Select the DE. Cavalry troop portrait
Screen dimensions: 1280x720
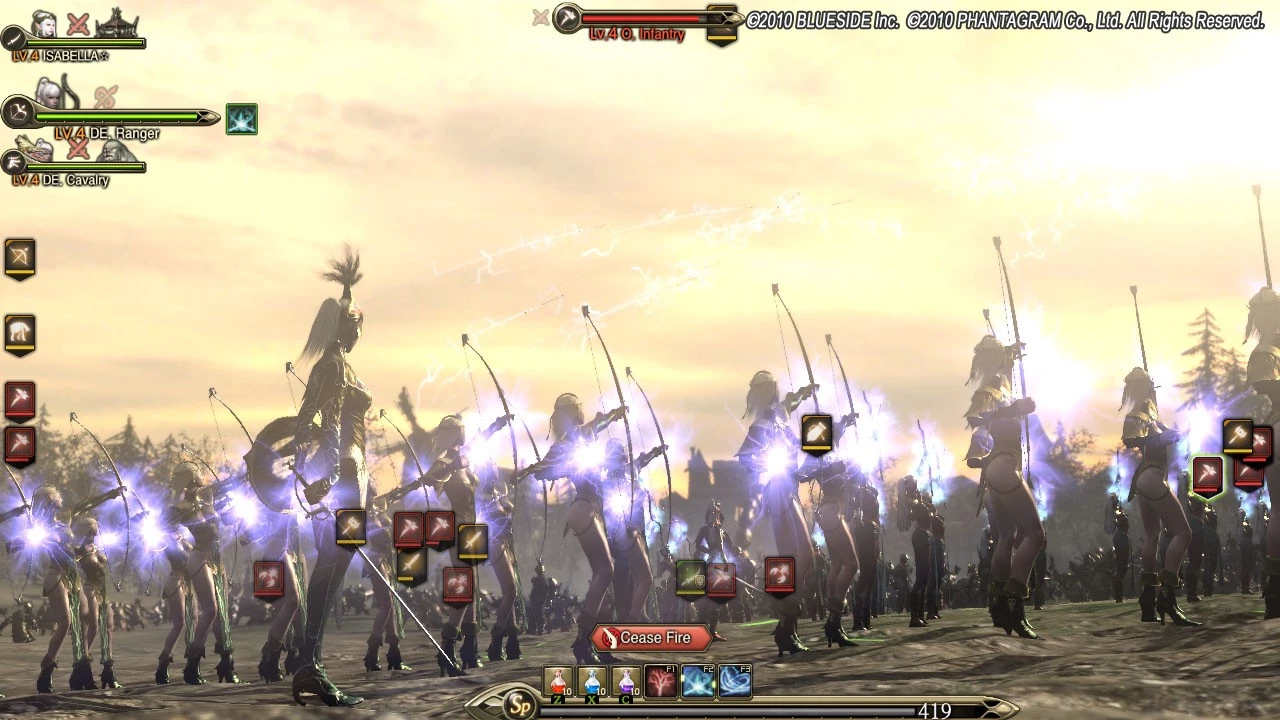pos(36,150)
